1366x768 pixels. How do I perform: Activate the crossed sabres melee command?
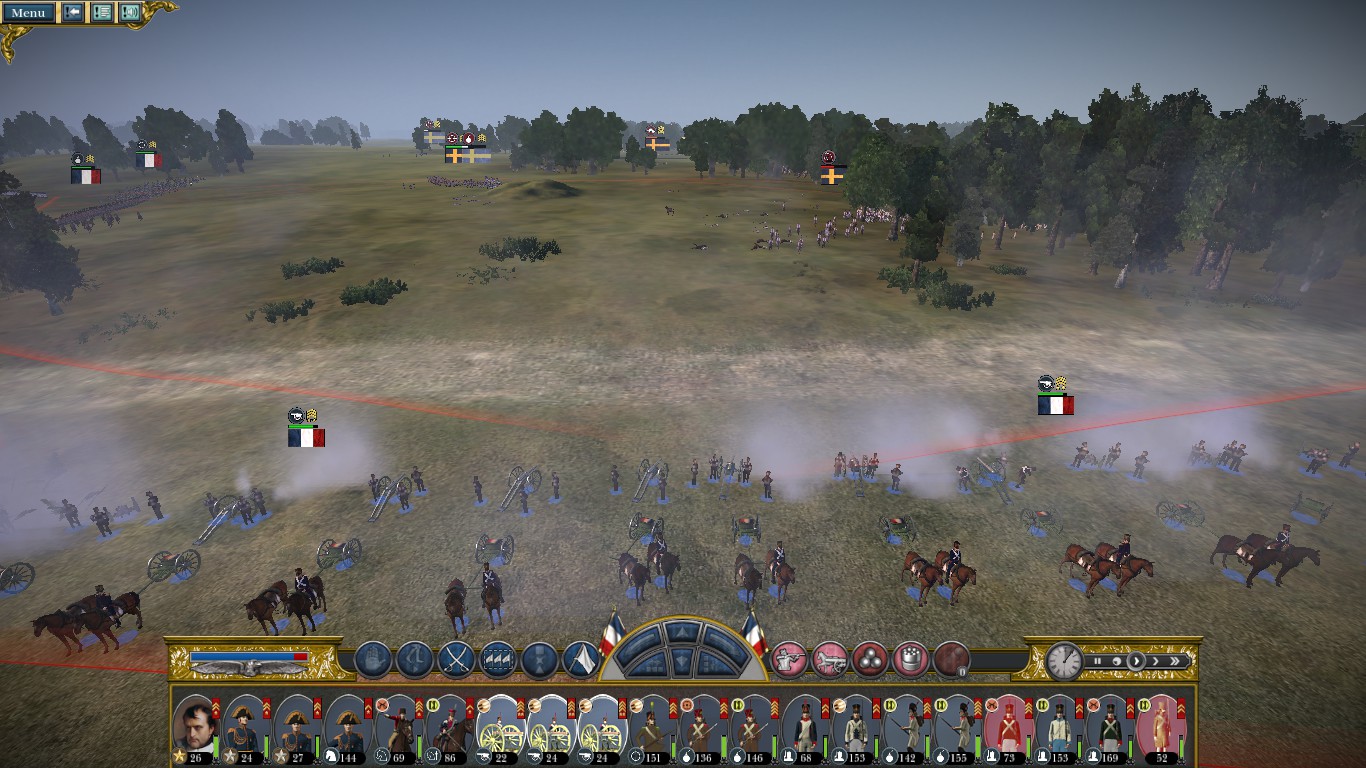pyautogui.click(x=457, y=659)
